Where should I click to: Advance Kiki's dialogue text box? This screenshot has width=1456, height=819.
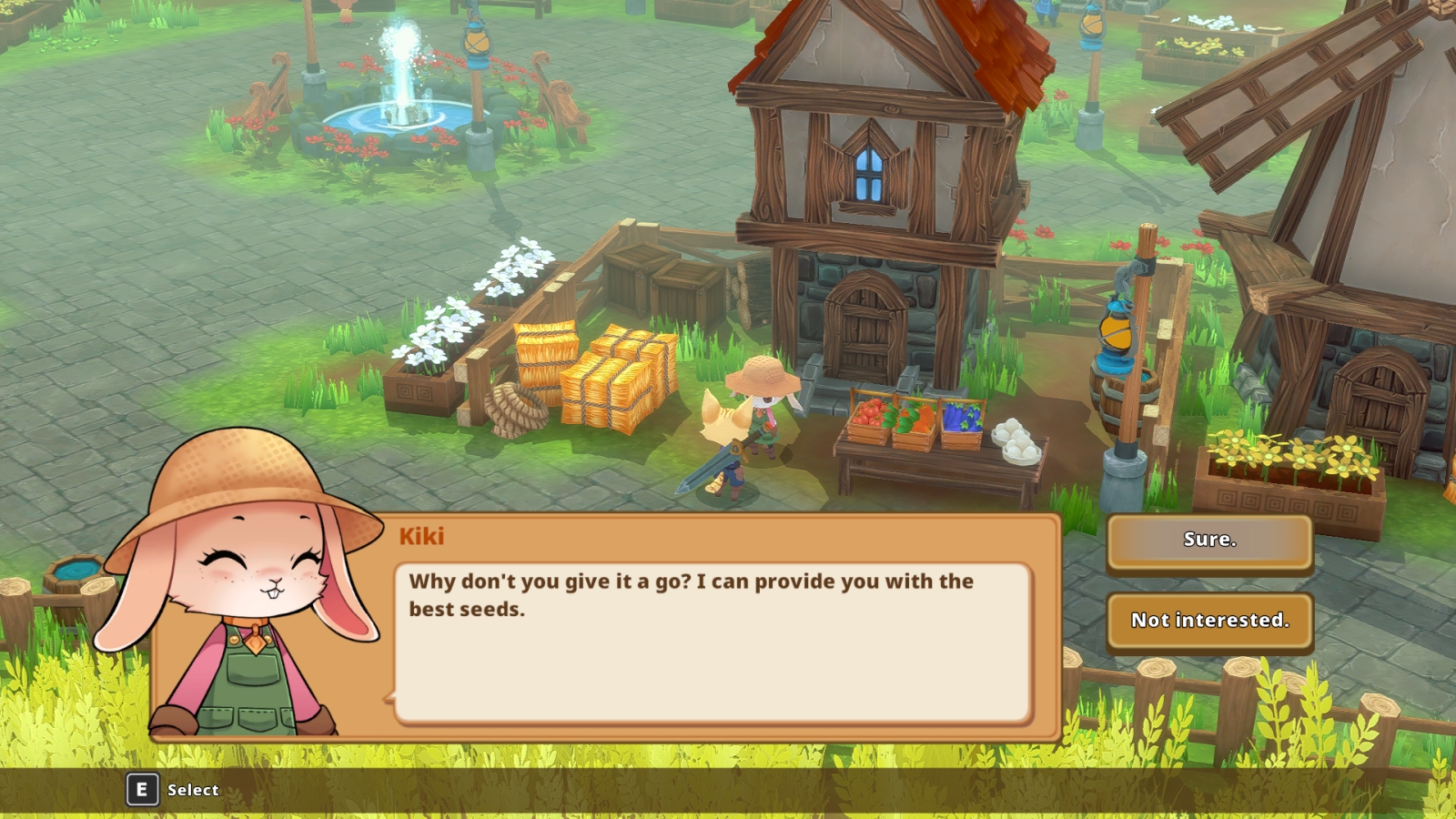coord(713,642)
